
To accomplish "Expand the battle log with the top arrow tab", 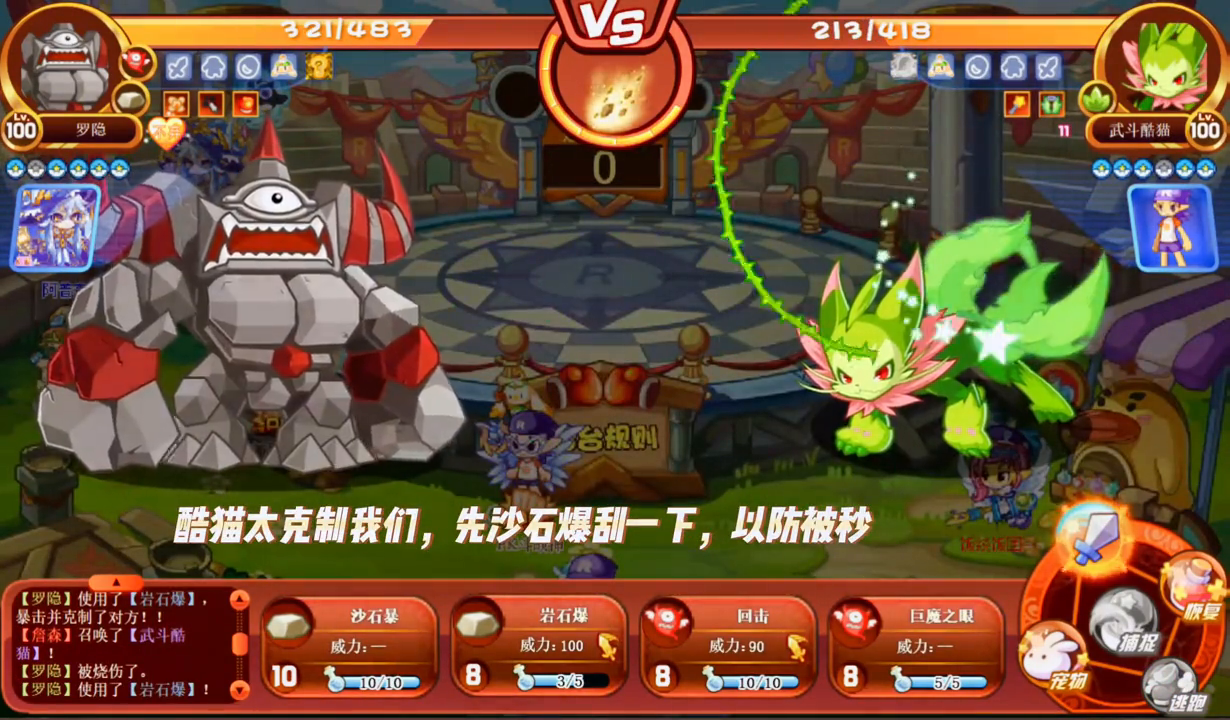I will (116, 582).
